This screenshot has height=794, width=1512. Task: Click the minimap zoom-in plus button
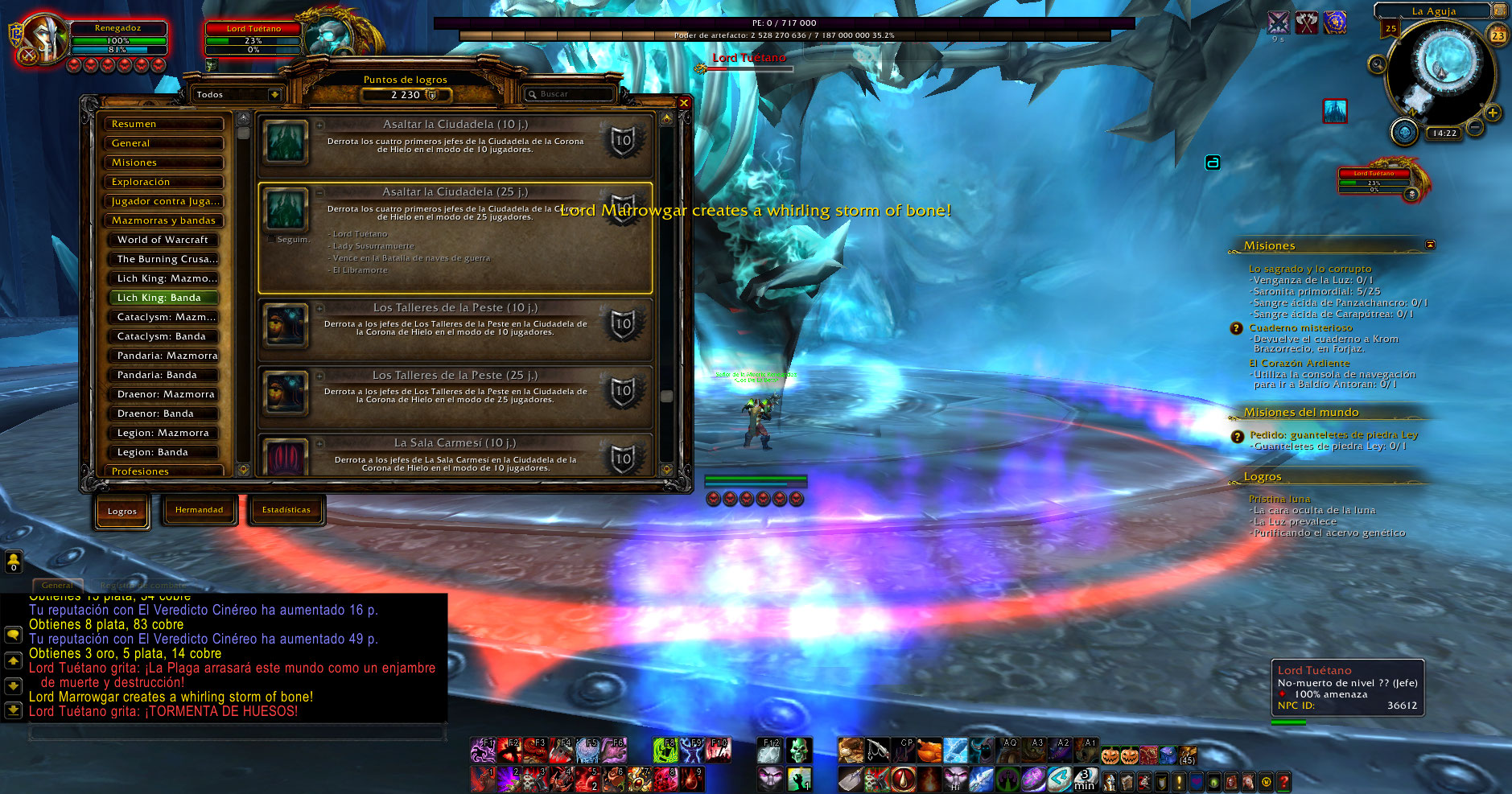1493,113
